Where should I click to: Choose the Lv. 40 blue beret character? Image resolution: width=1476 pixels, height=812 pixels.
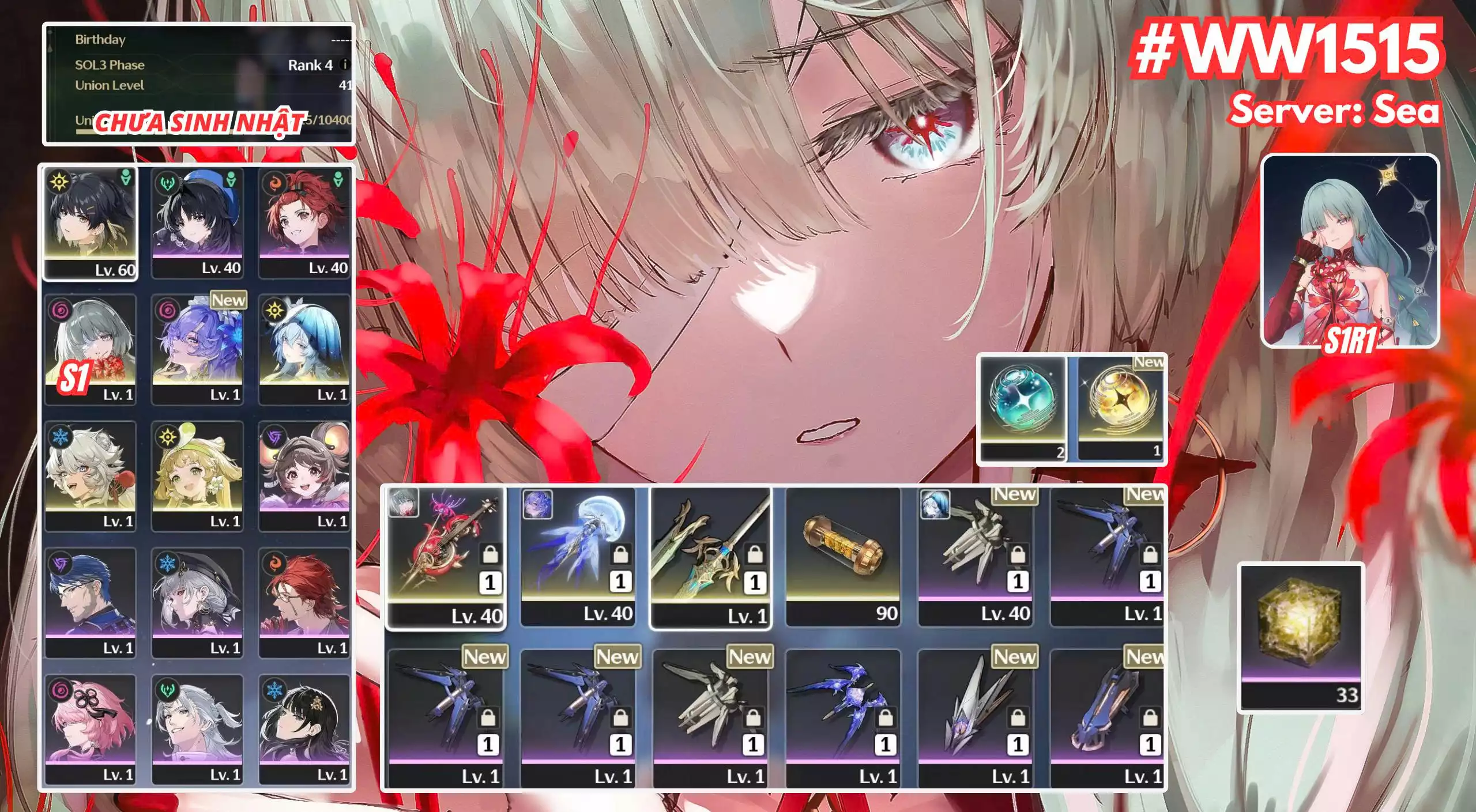point(197,222)
